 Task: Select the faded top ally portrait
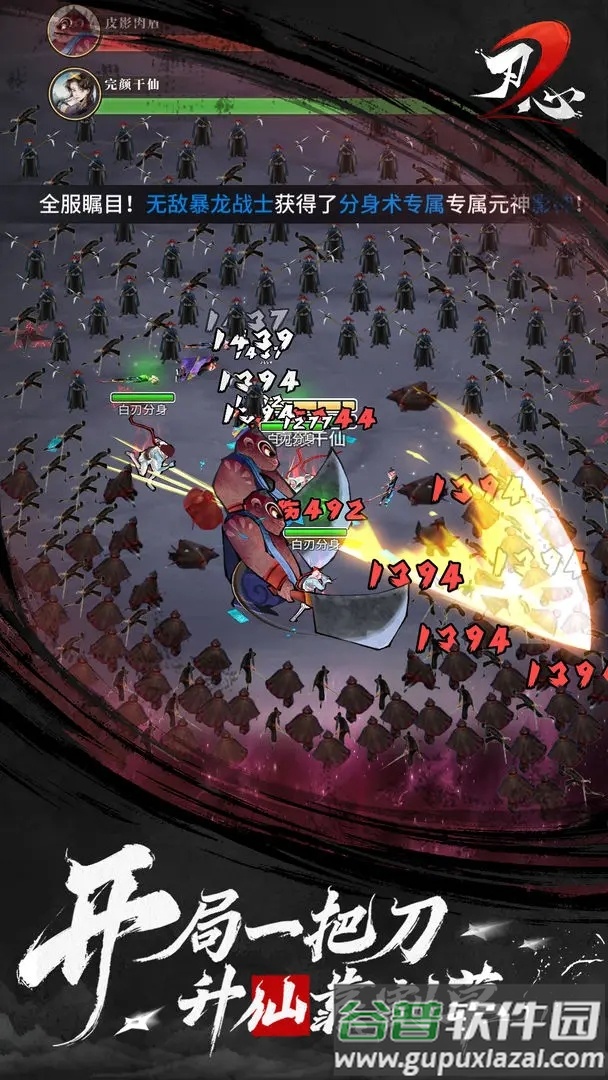pos(73,24)
